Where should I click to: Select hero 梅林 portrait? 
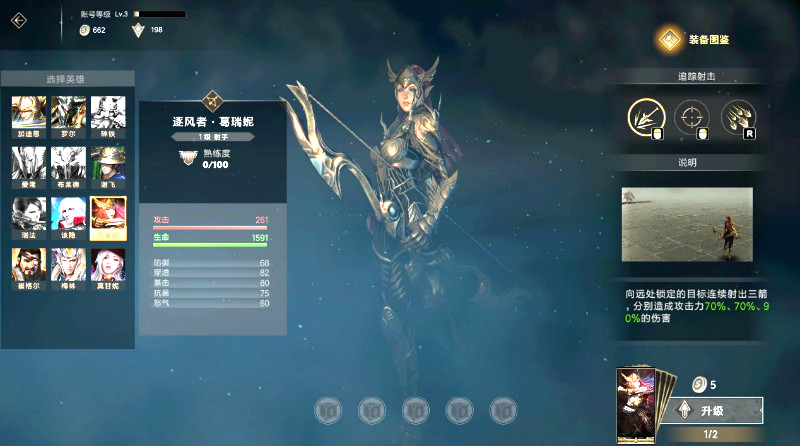point(68,265)
